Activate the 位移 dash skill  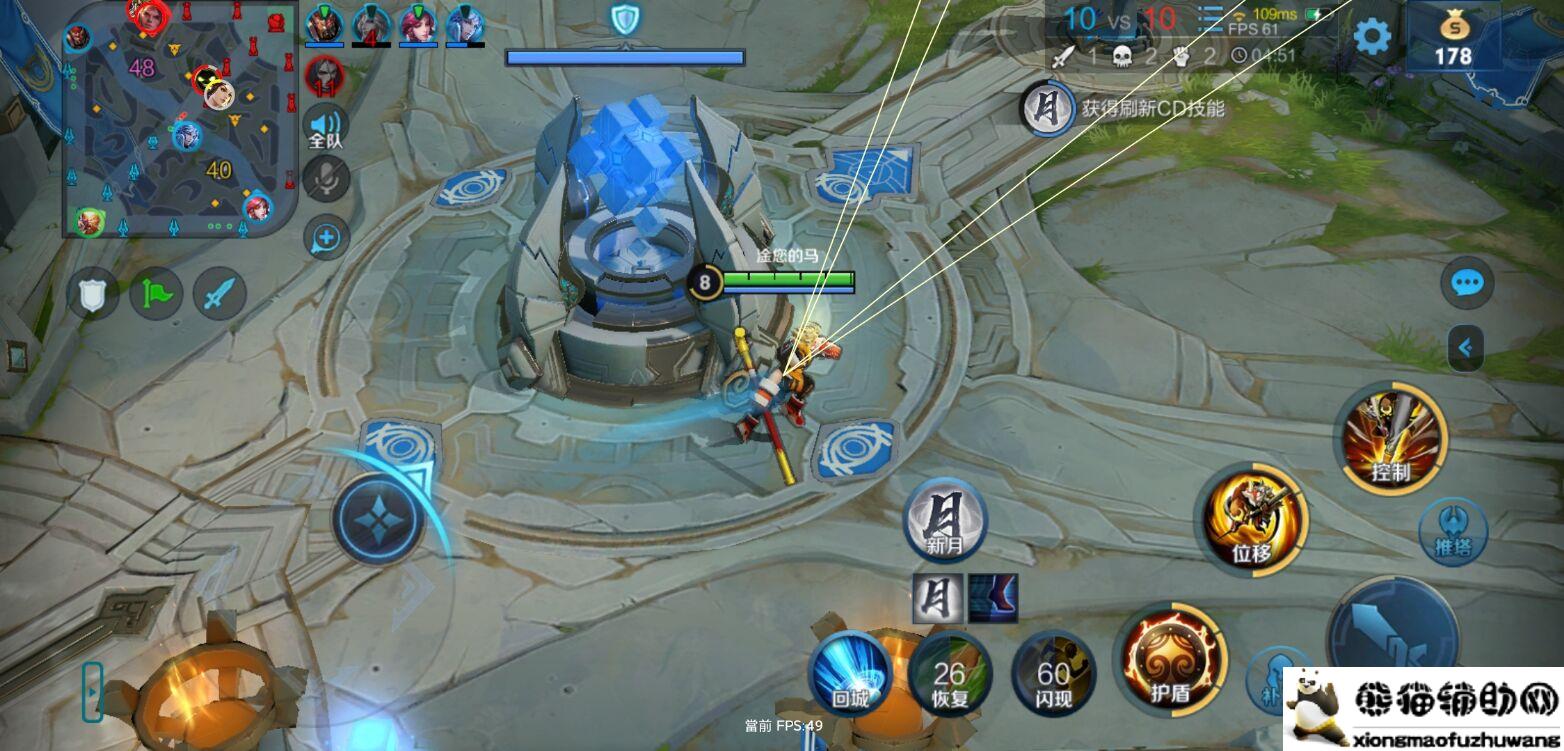click(x=1254, y=520)
